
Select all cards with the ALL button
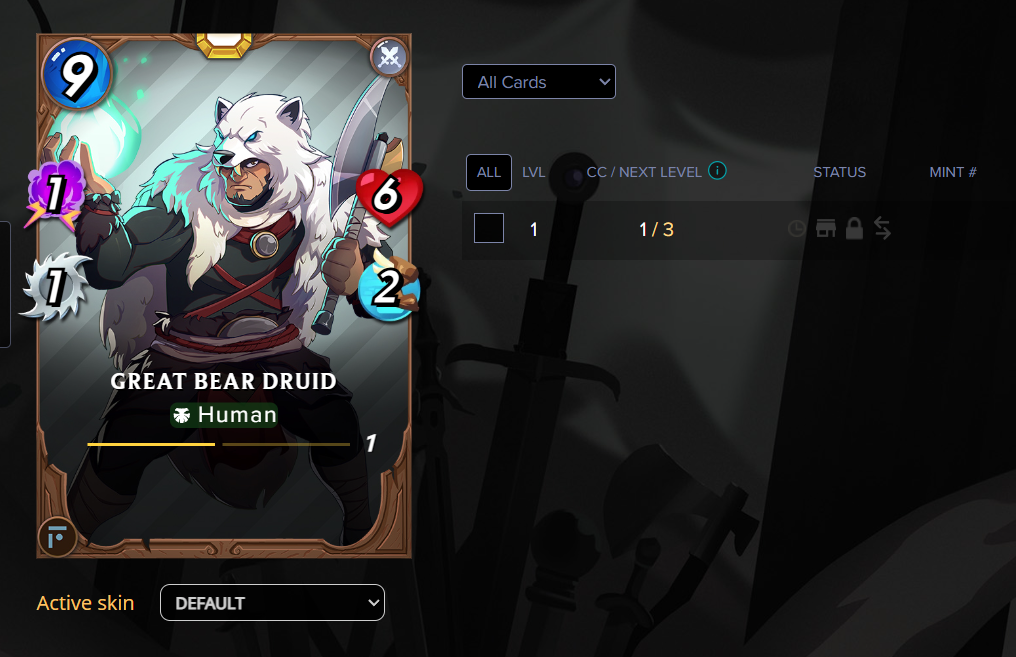489,172
